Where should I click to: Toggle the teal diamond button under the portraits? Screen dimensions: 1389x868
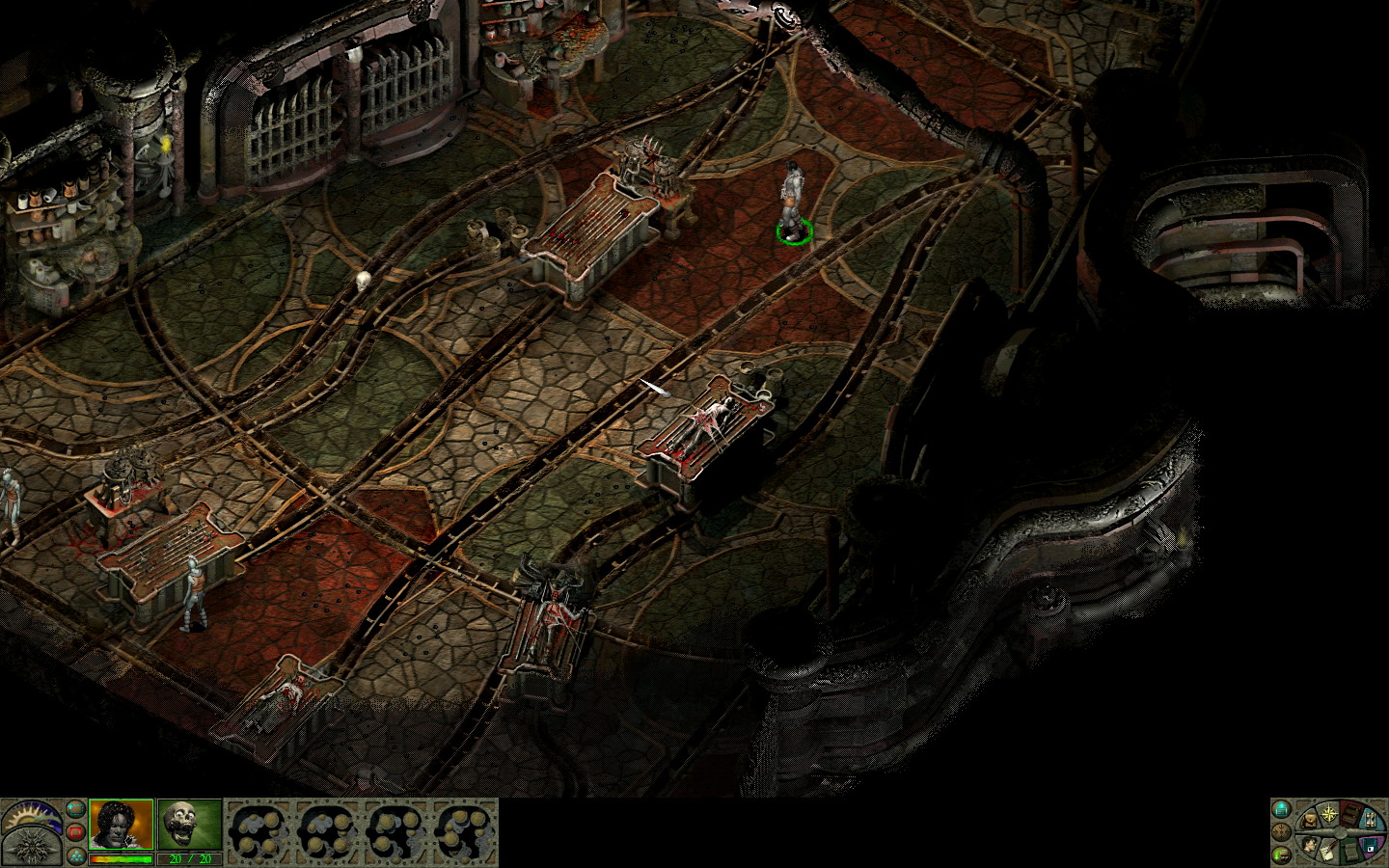click(x=75, y=856)
